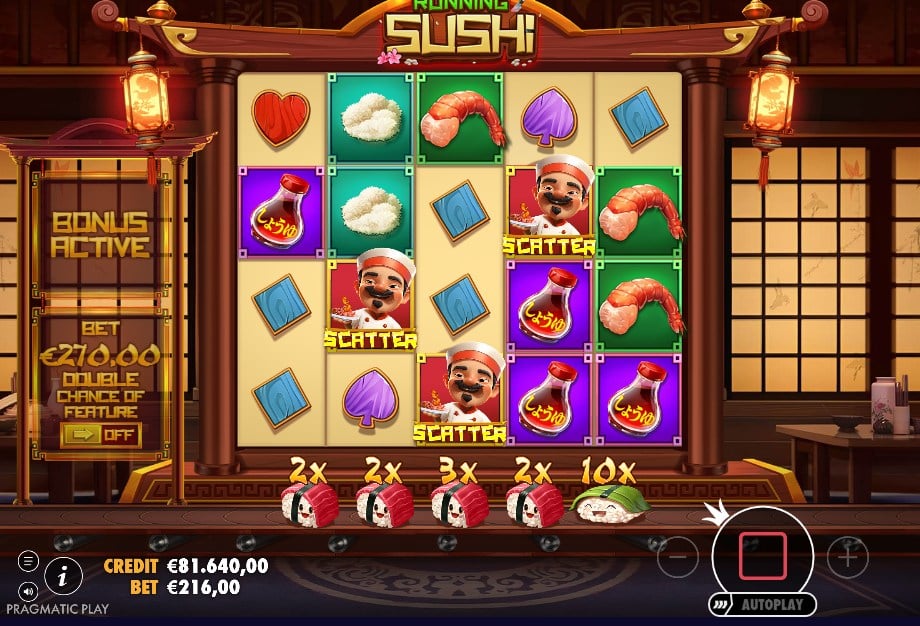The height and width of the screenshot is (626, 920).
Task: Mute the game sound
Action: pyautogui.click(x=28, y=590)
